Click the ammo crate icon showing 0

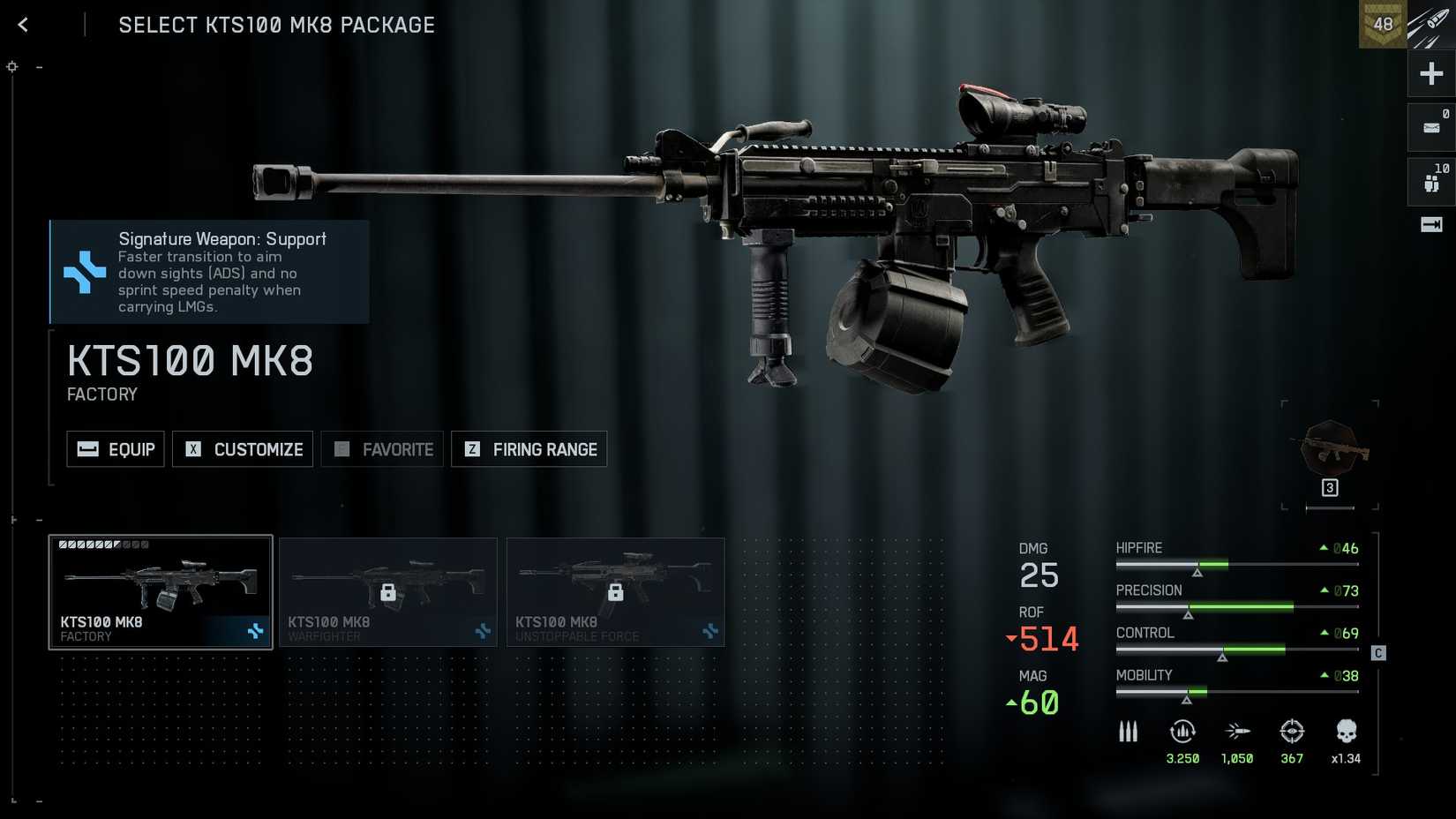(x=1430, y=126)
